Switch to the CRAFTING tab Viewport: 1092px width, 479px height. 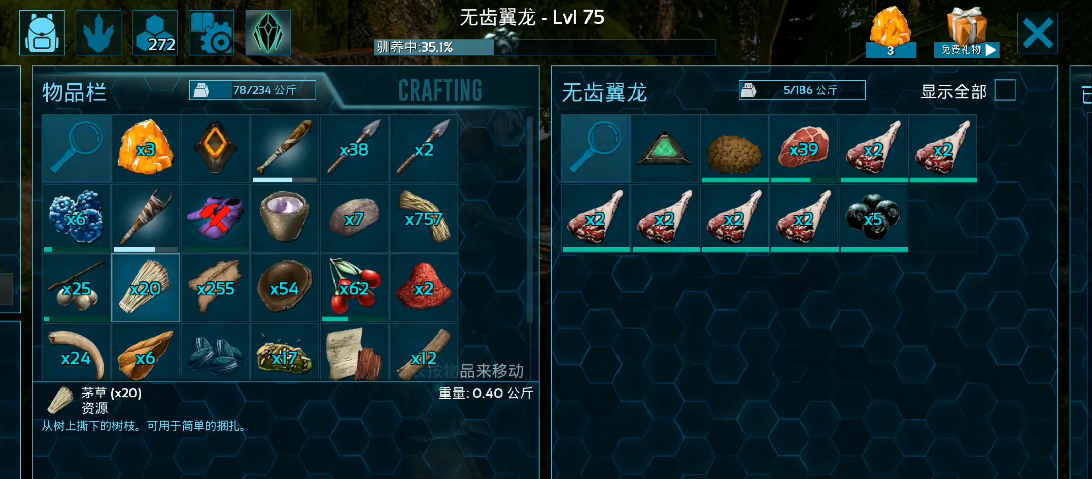pyautogui.click(x=440, y=91)
